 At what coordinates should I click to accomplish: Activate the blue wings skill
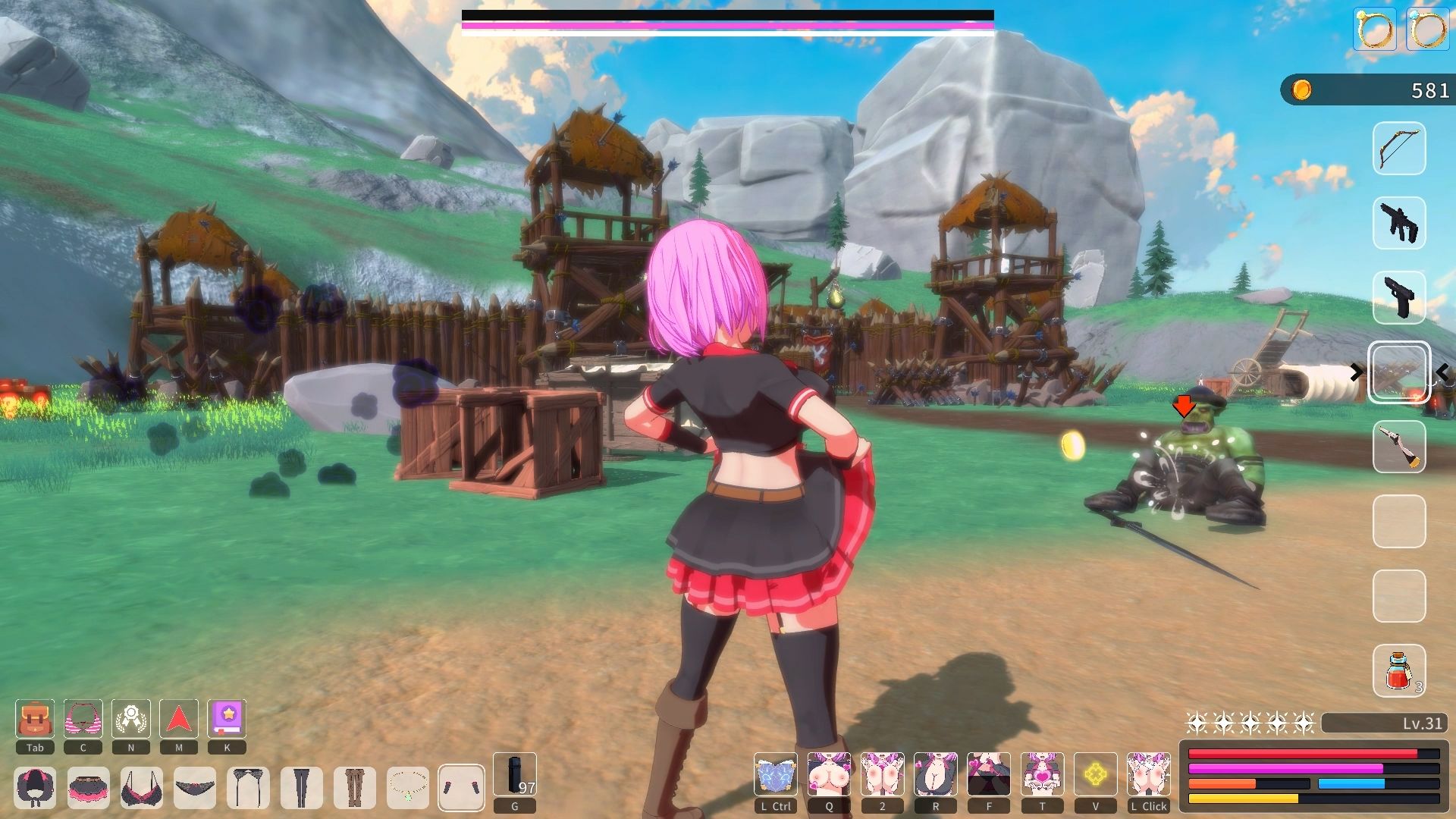(775, 774)
